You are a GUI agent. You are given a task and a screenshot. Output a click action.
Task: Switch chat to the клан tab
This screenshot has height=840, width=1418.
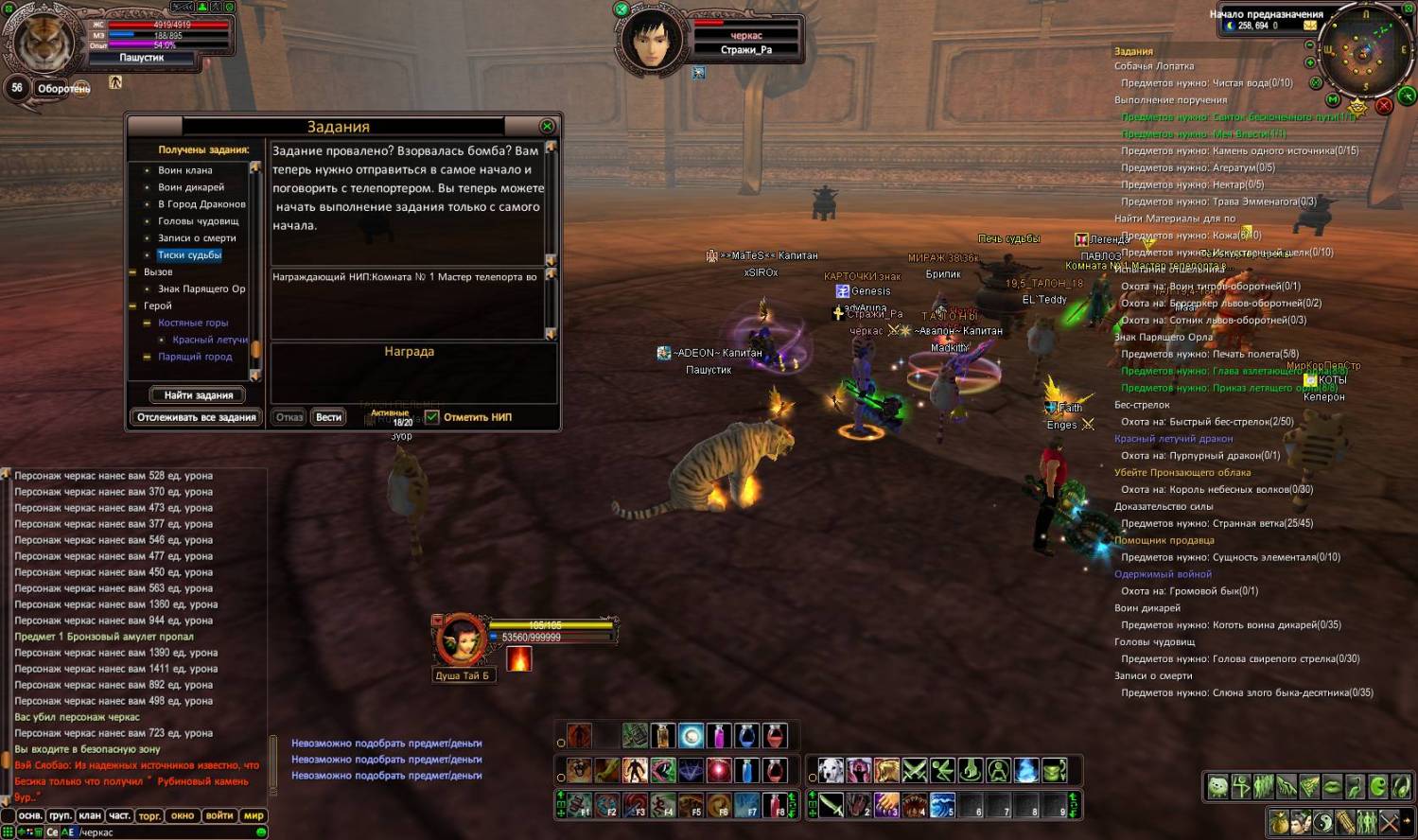click(x=90, y=815)
